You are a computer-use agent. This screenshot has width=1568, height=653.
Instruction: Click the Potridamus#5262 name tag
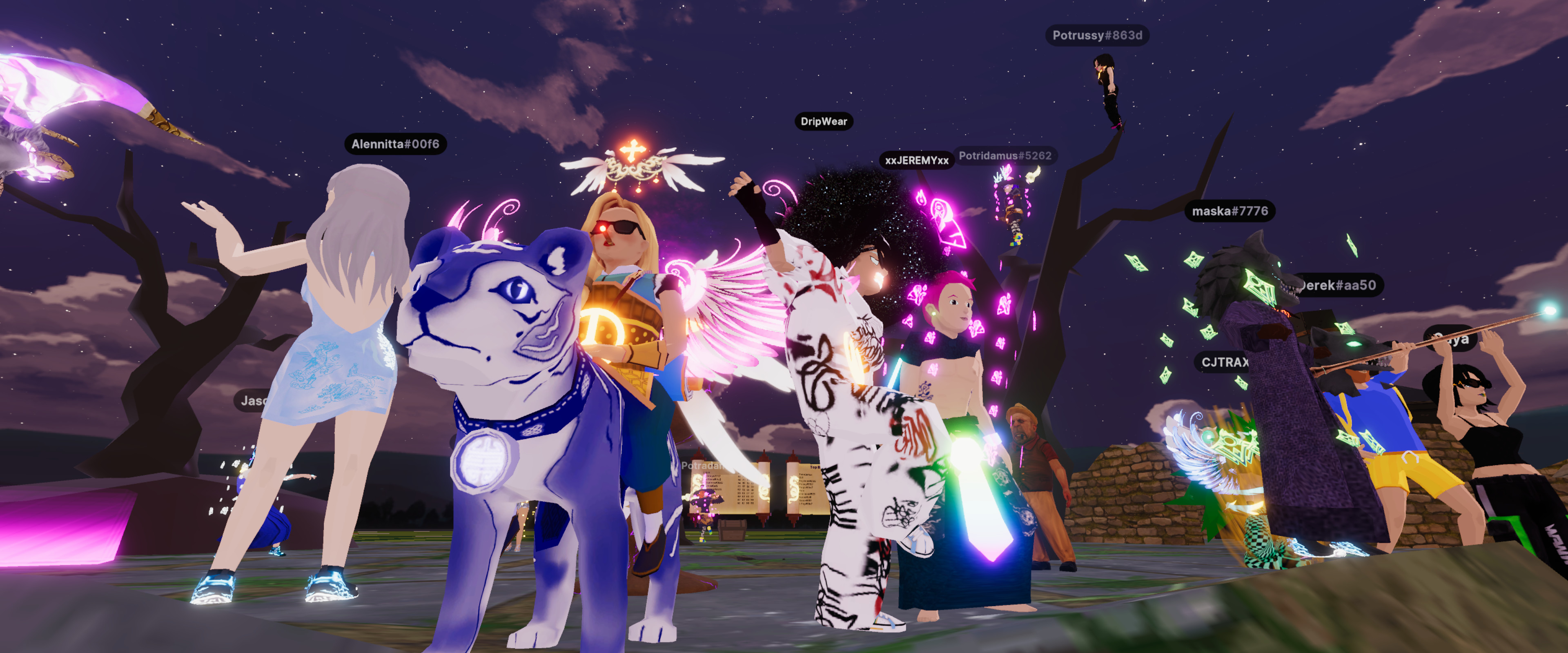click(1005, 156)
